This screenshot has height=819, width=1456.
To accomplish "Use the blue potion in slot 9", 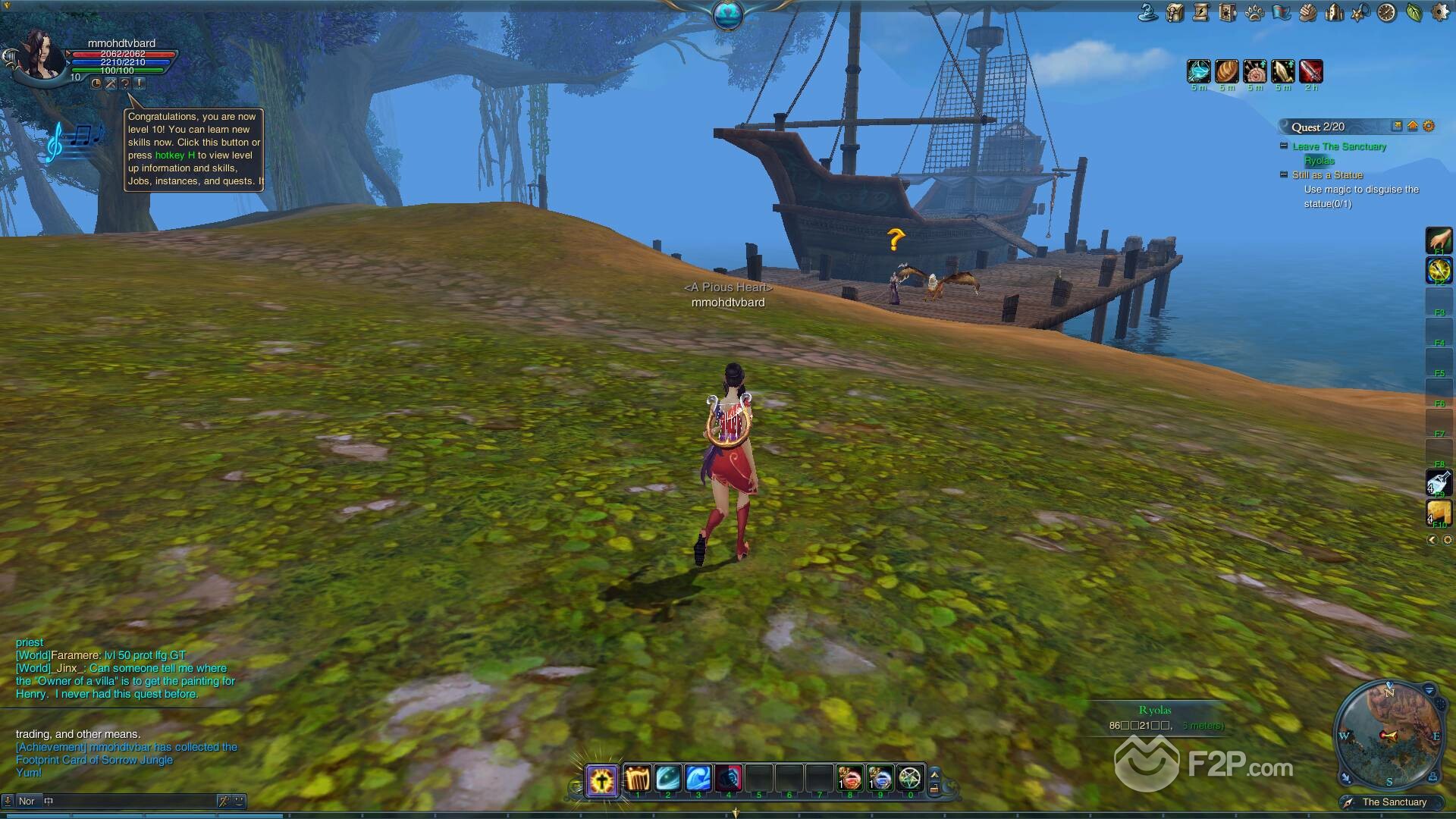I will [x=880, y=779].
